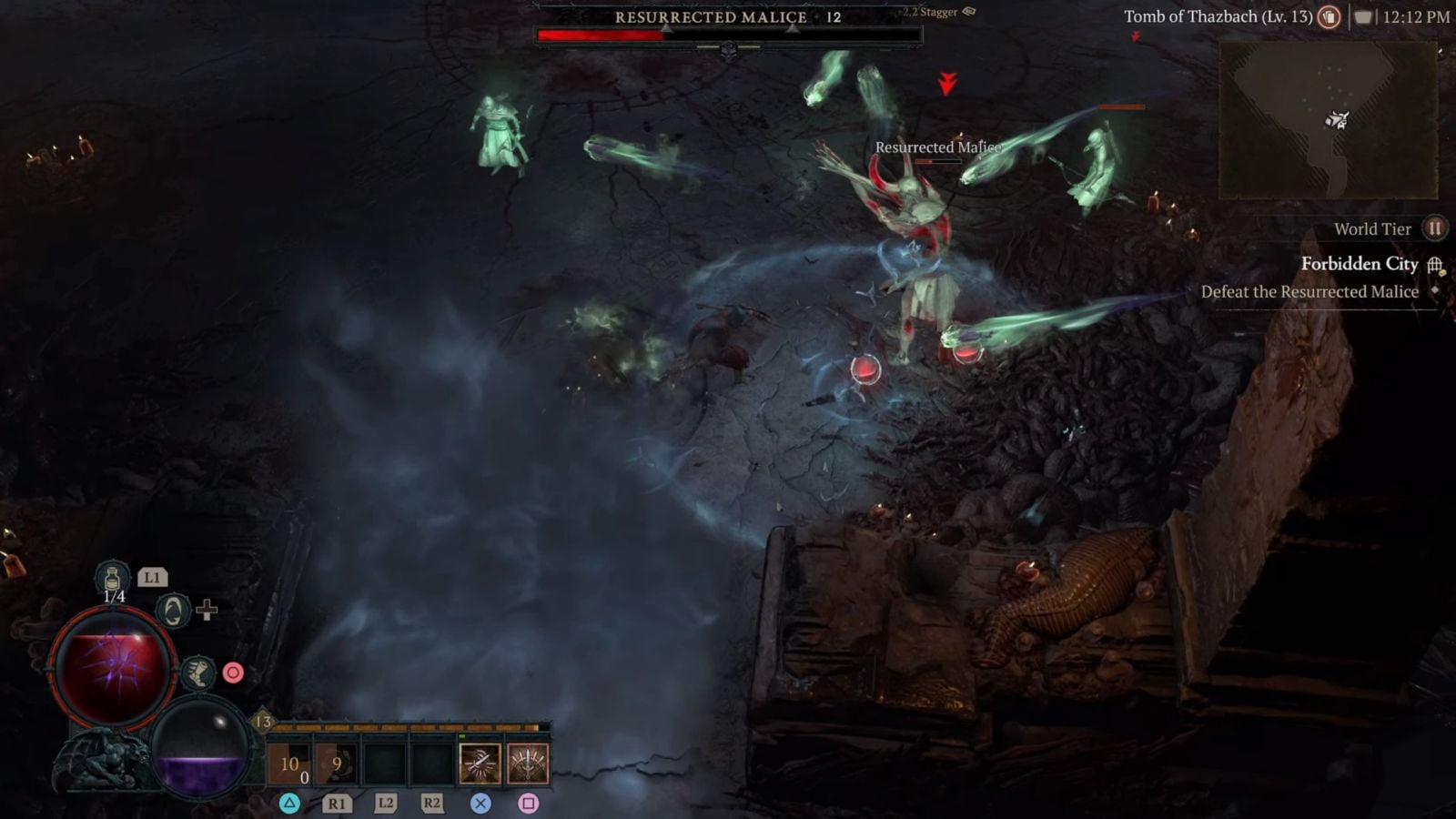The image size is (1456, 819).
Task: Select the health potion icon above the health orb
Action: 112,577
